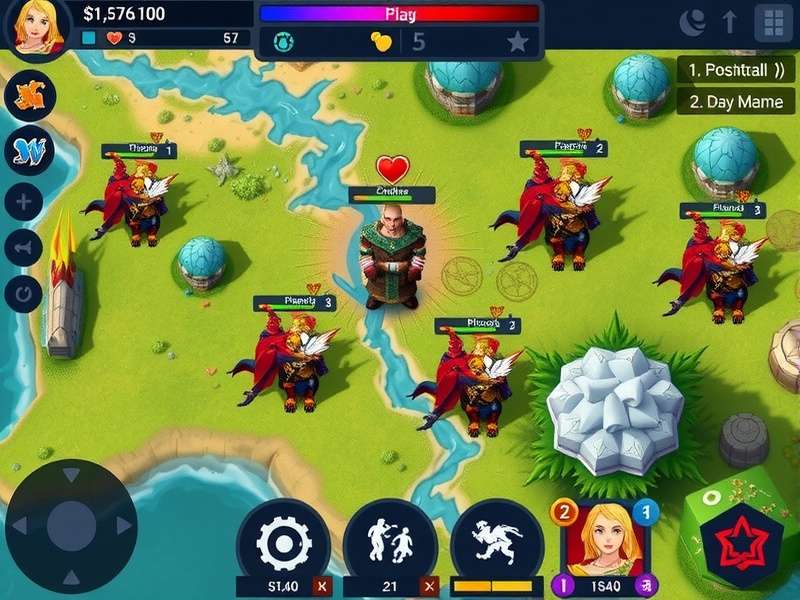Click the teal swirl icon in top bar
The height and width of the screenshot is (600, 800).
282,42
